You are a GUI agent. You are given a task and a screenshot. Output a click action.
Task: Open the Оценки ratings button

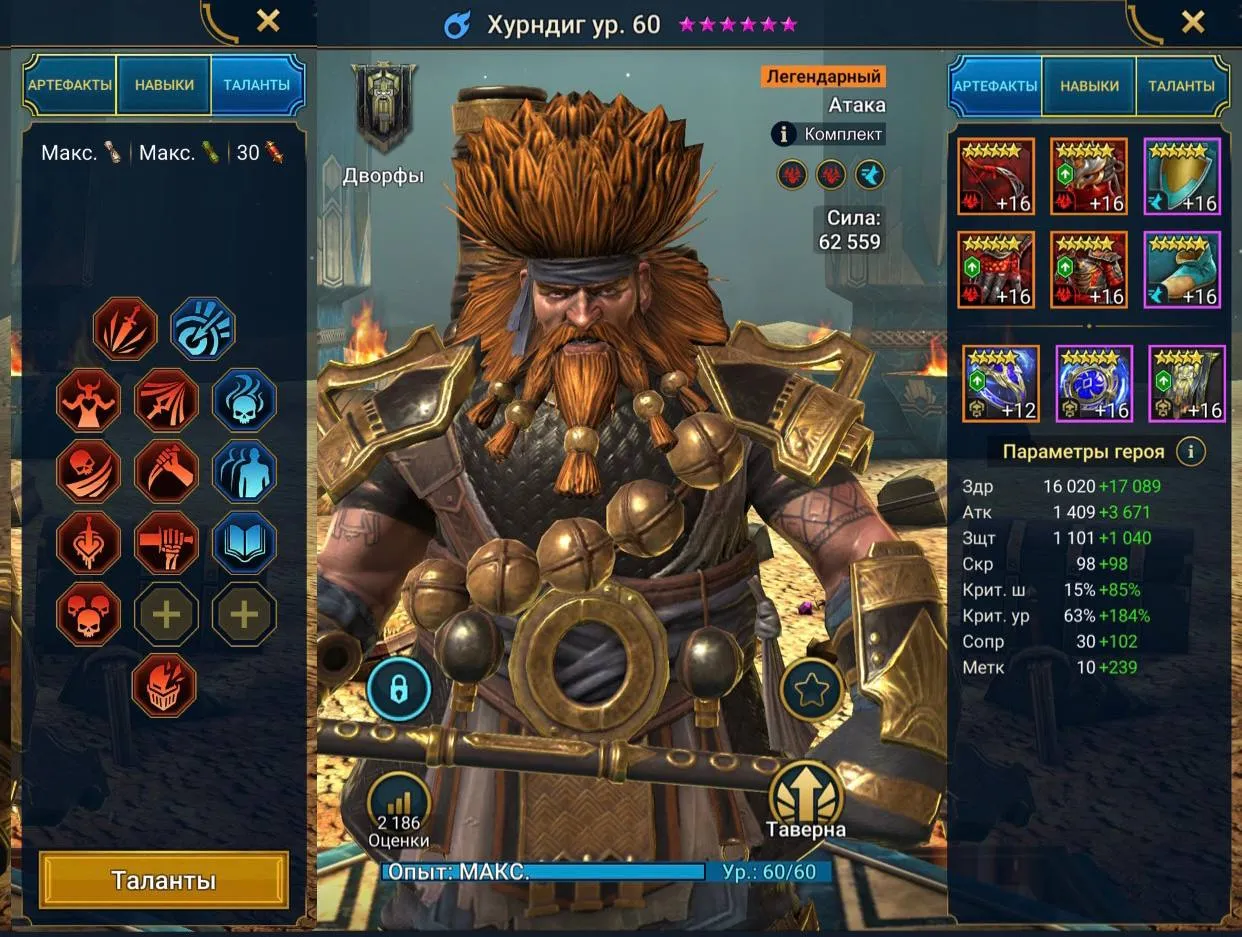tap(398, 808)
